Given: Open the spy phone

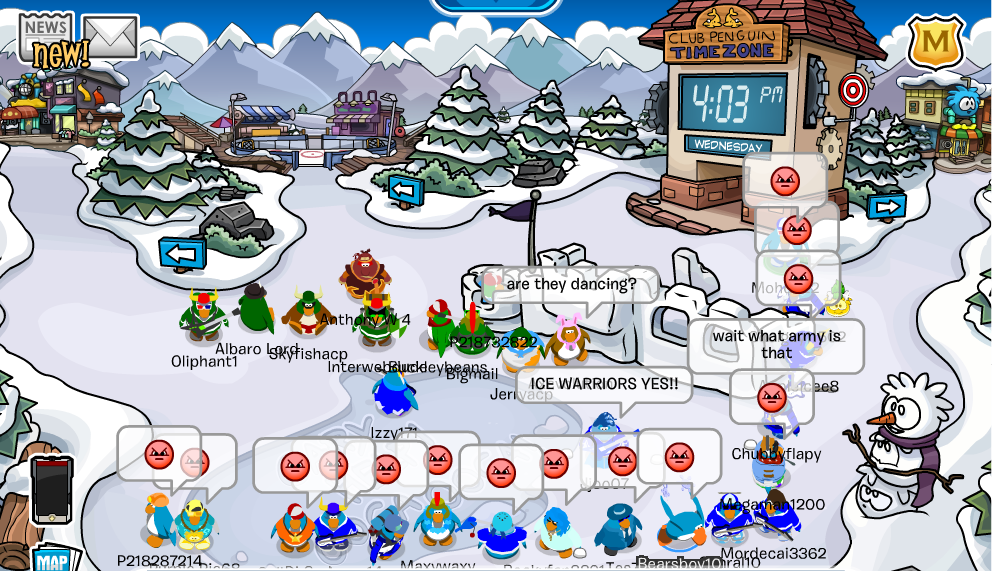Looking at the screenshot, I should (52, 489).
